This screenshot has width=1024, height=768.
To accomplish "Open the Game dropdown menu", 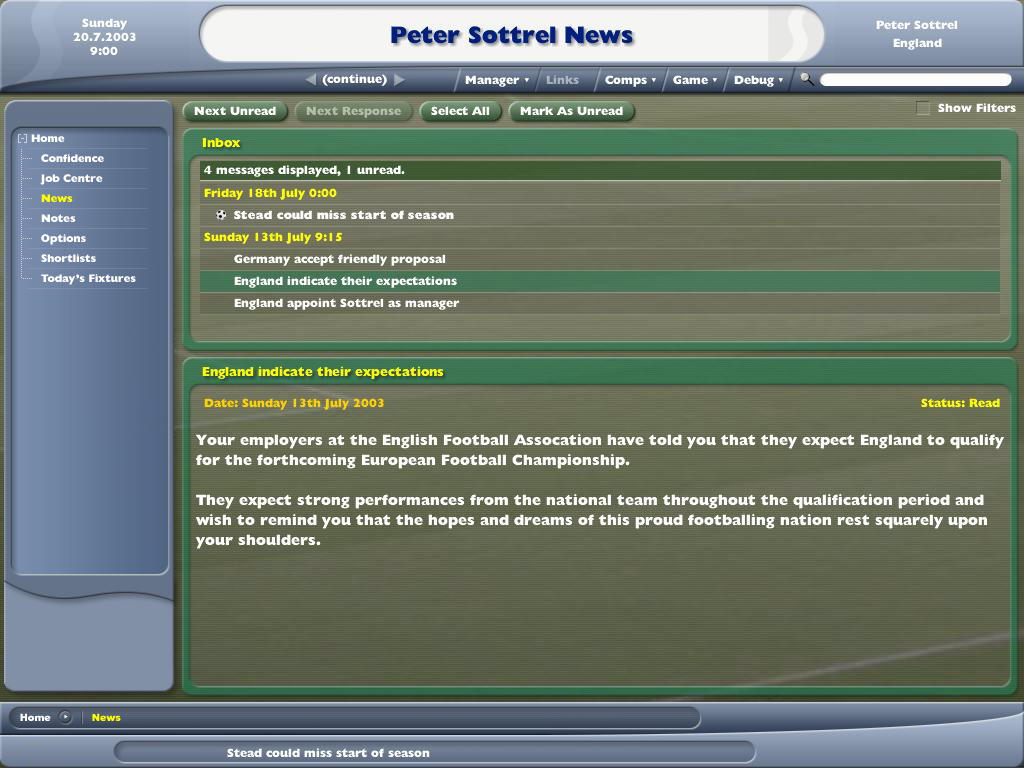I will tap(695, 80).
